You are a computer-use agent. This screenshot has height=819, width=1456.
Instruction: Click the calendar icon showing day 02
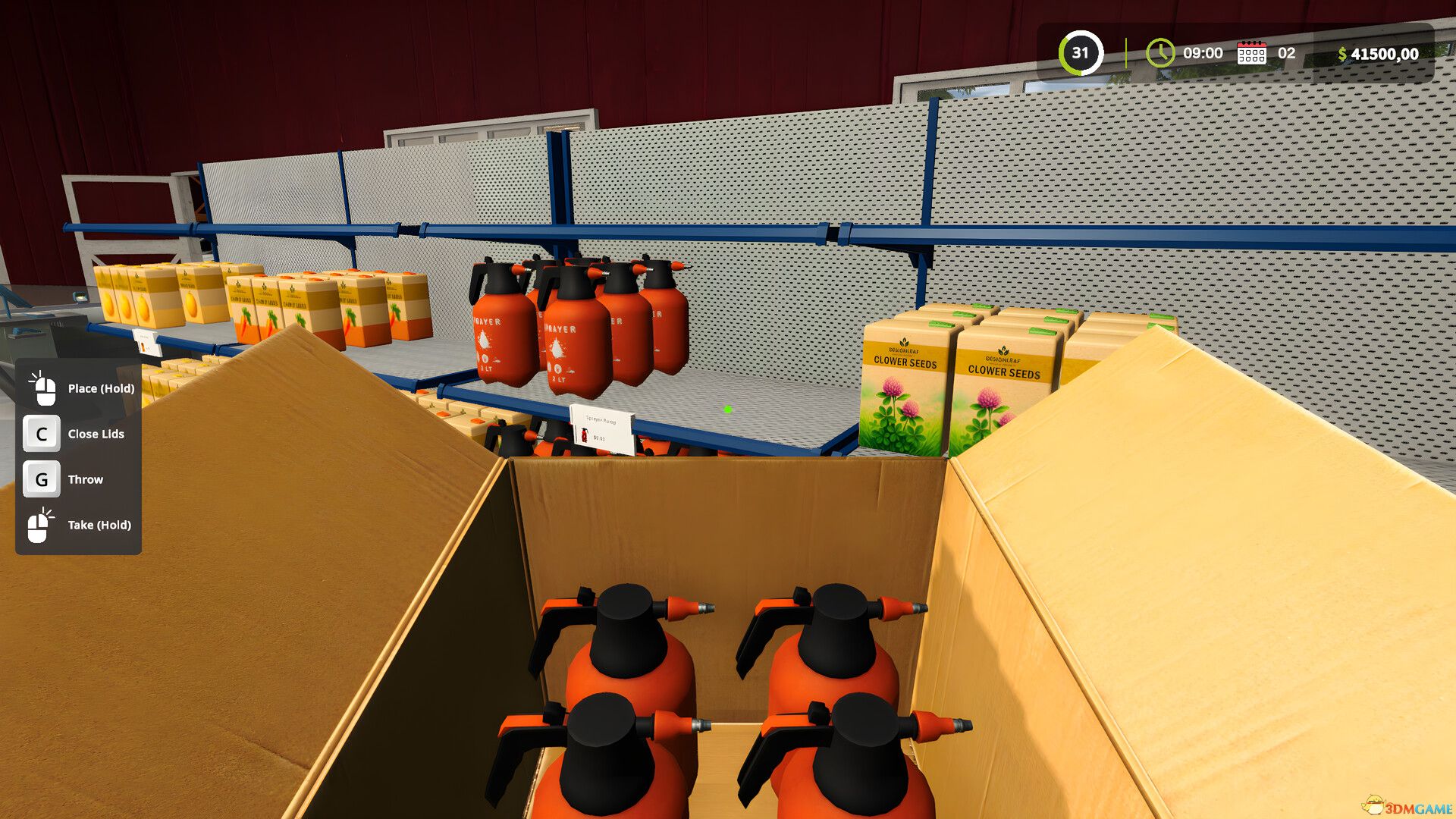pyautogui.click(x=1252, y=53)
